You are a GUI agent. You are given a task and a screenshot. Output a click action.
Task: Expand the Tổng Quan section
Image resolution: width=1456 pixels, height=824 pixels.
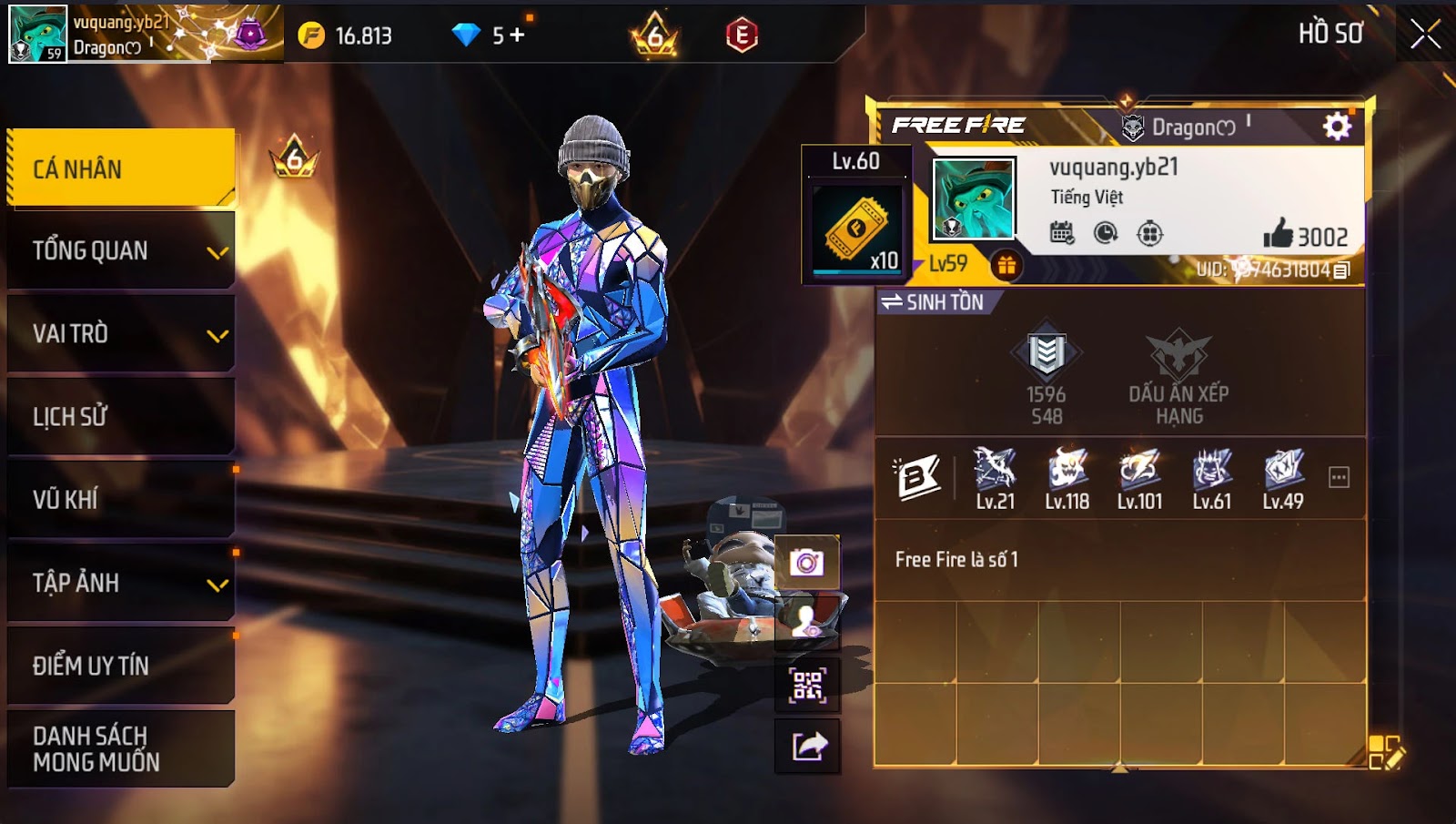[120, 251]
